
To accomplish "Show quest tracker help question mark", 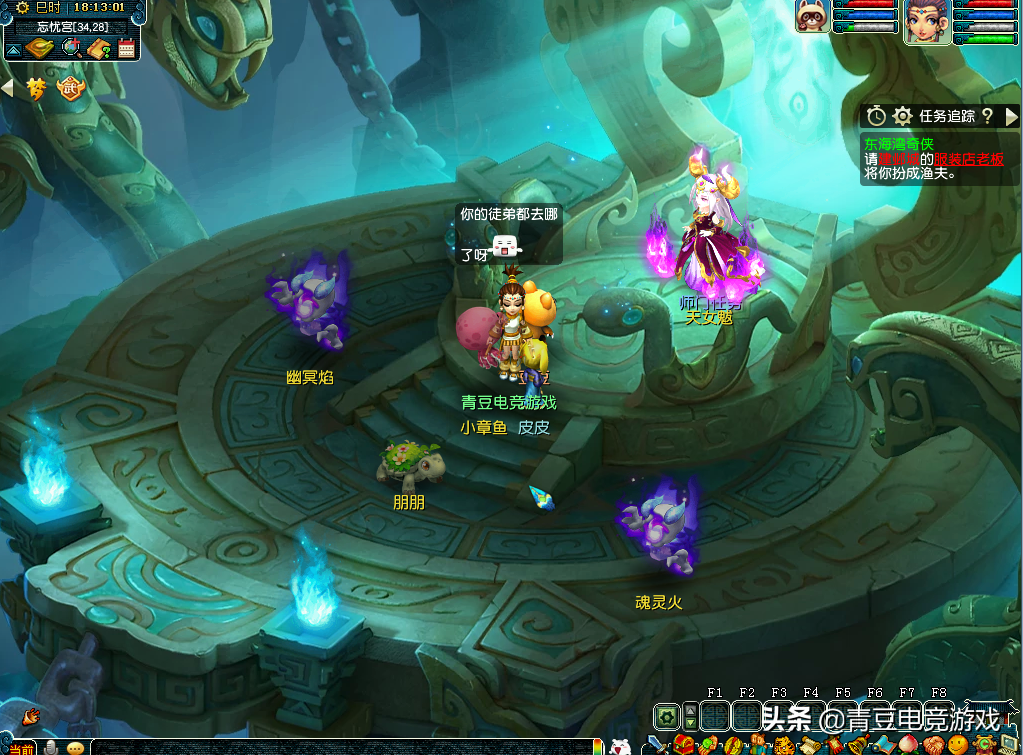I will [987, 116].
